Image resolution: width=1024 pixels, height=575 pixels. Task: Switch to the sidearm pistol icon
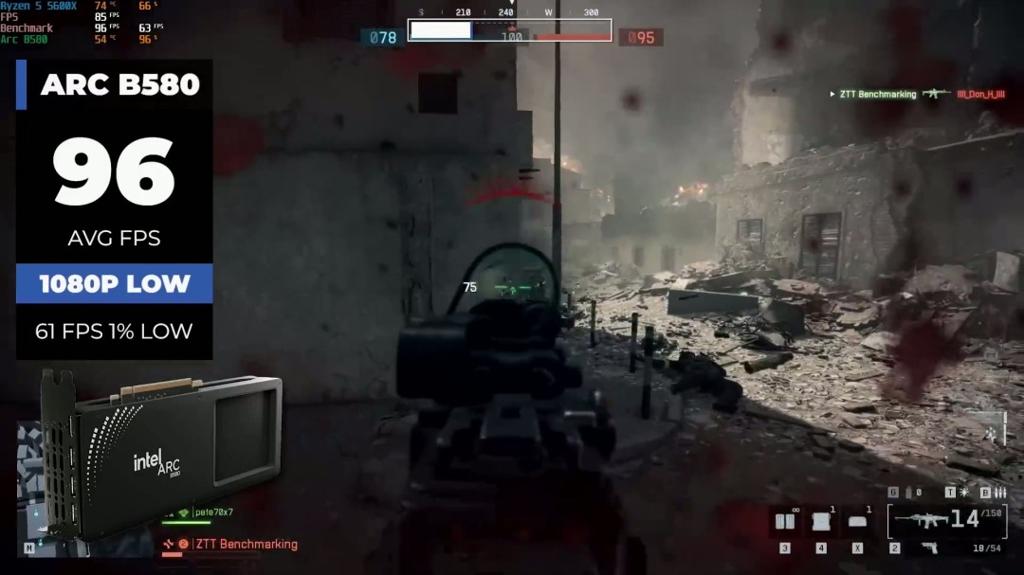(x=929, y=547)
